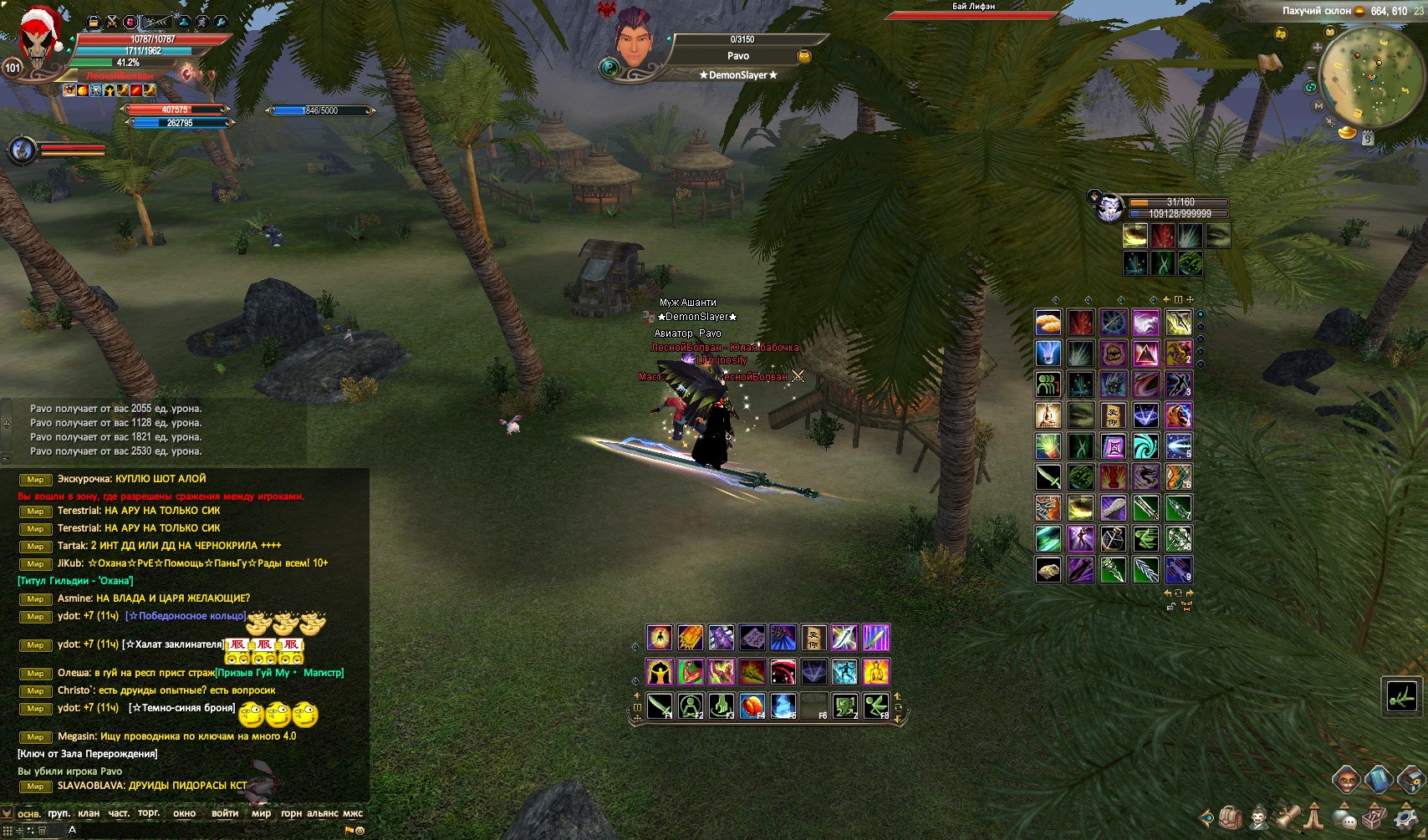This screenshot has width=1428, height=840.
Task: Open the speech bubbles social menu
Action: (x=1345, y=817)
